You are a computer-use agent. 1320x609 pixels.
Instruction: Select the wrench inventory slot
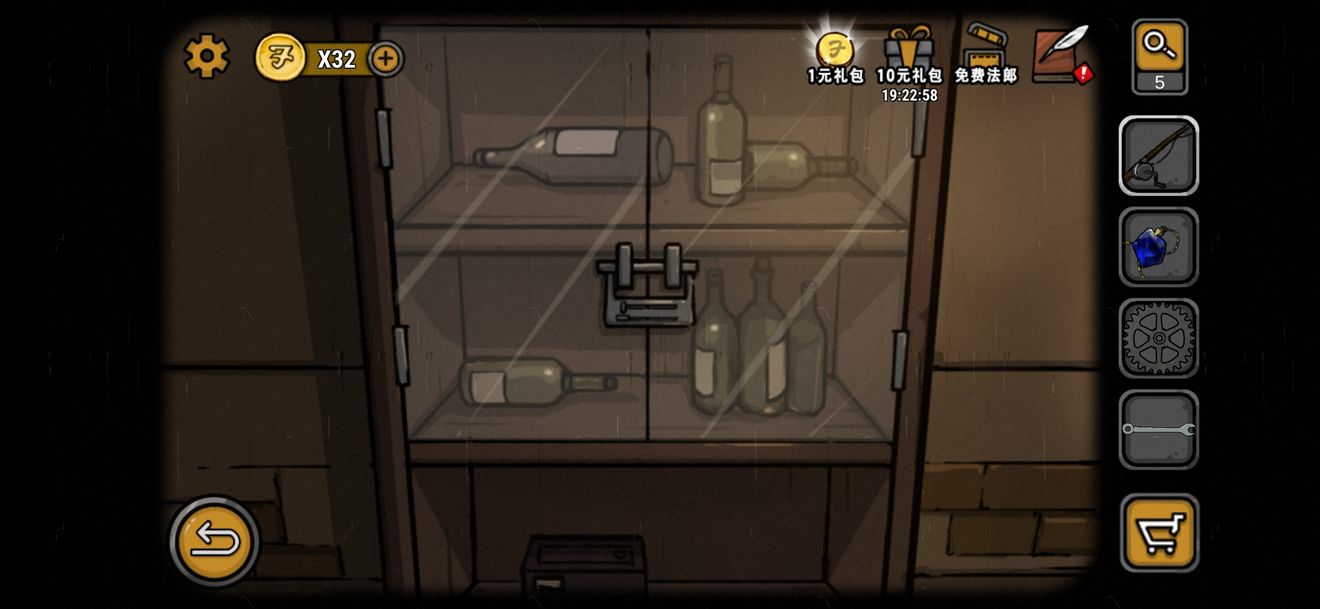click(x=1159, y=429)
